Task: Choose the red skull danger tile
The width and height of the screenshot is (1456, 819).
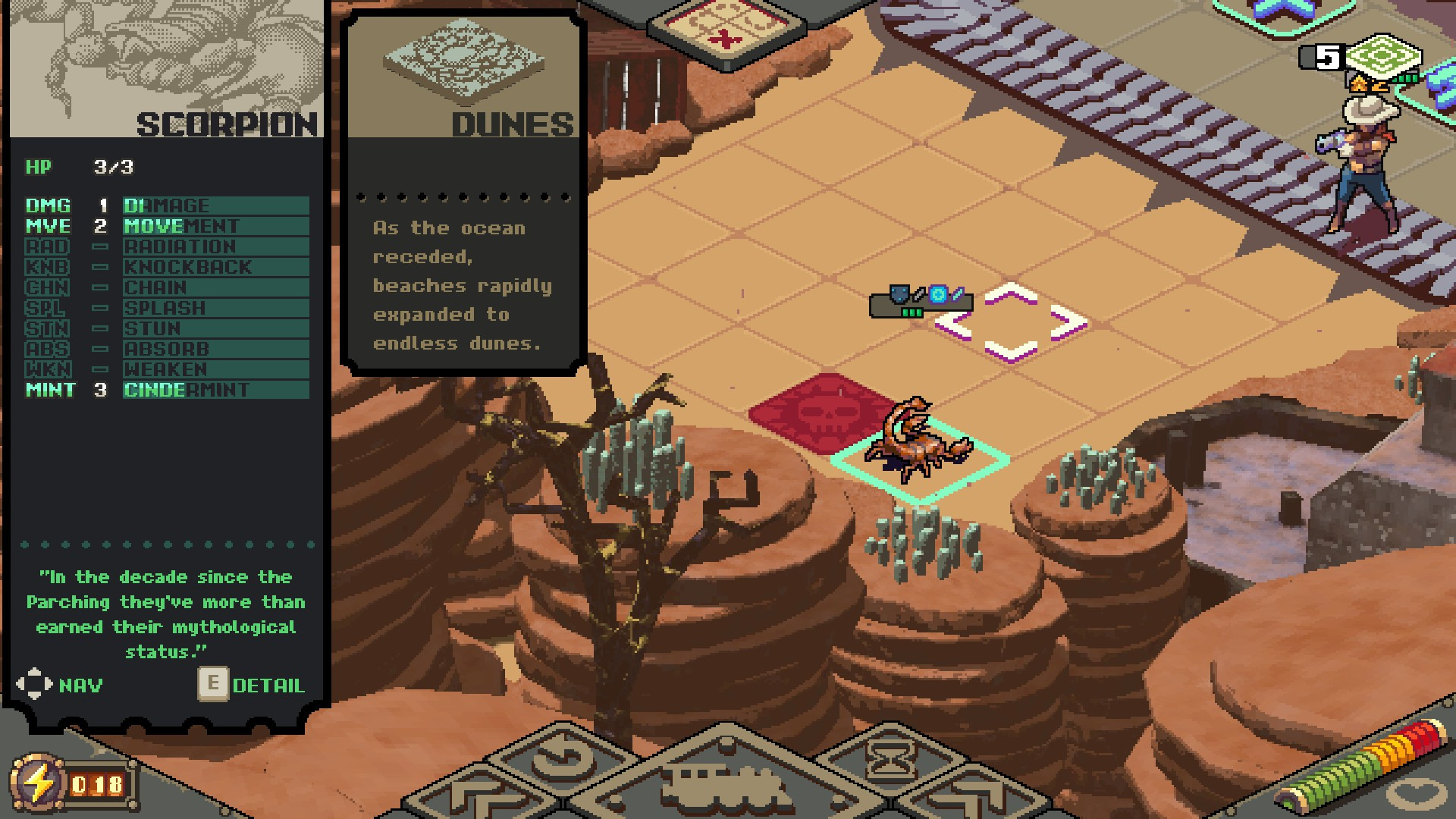Action: coord(823,412)
